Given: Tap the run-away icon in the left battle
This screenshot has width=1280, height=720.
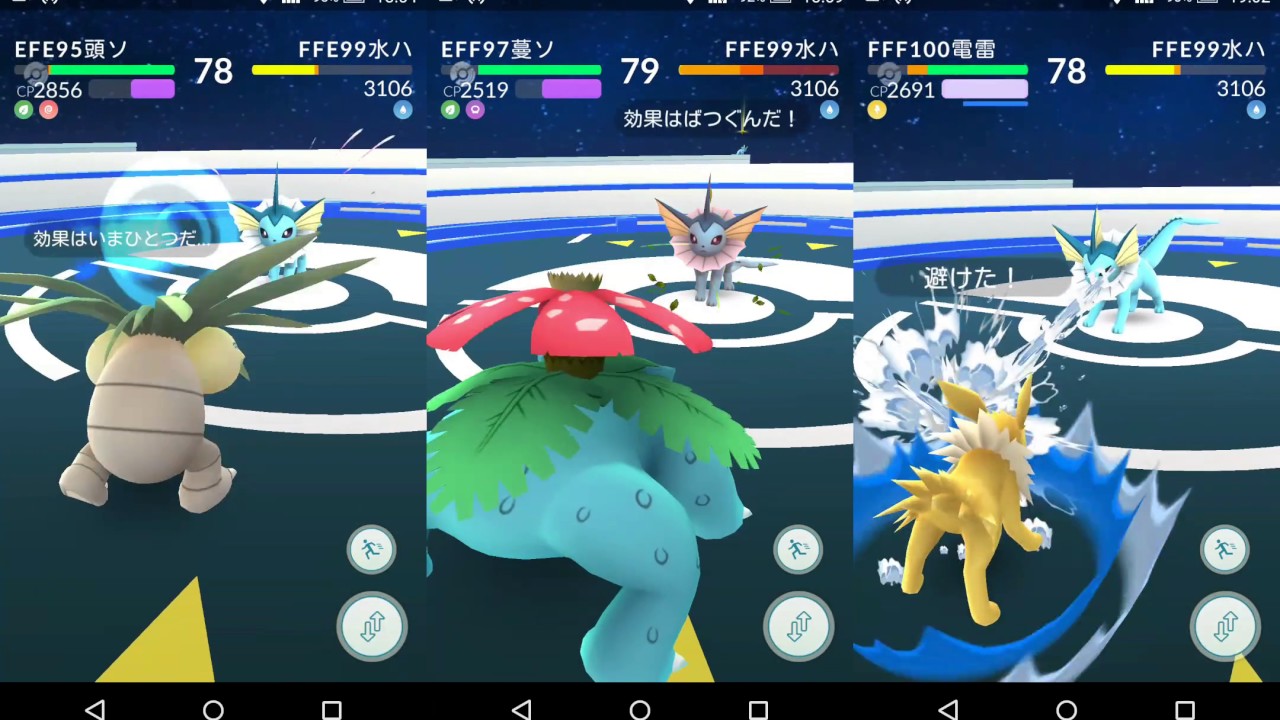Looking at the screenshot, I should coord(371,549).
